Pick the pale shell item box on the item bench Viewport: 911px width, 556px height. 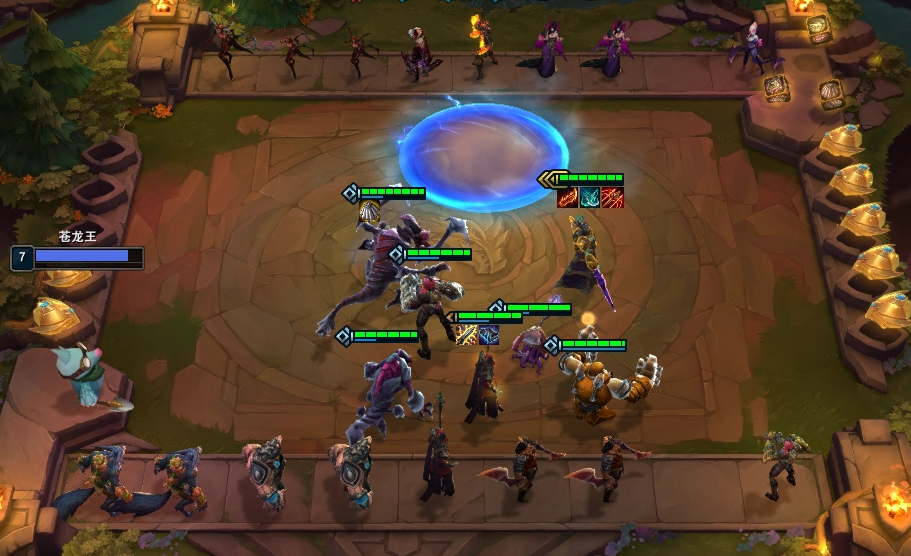pyautogui.click(x=831, y=94)
